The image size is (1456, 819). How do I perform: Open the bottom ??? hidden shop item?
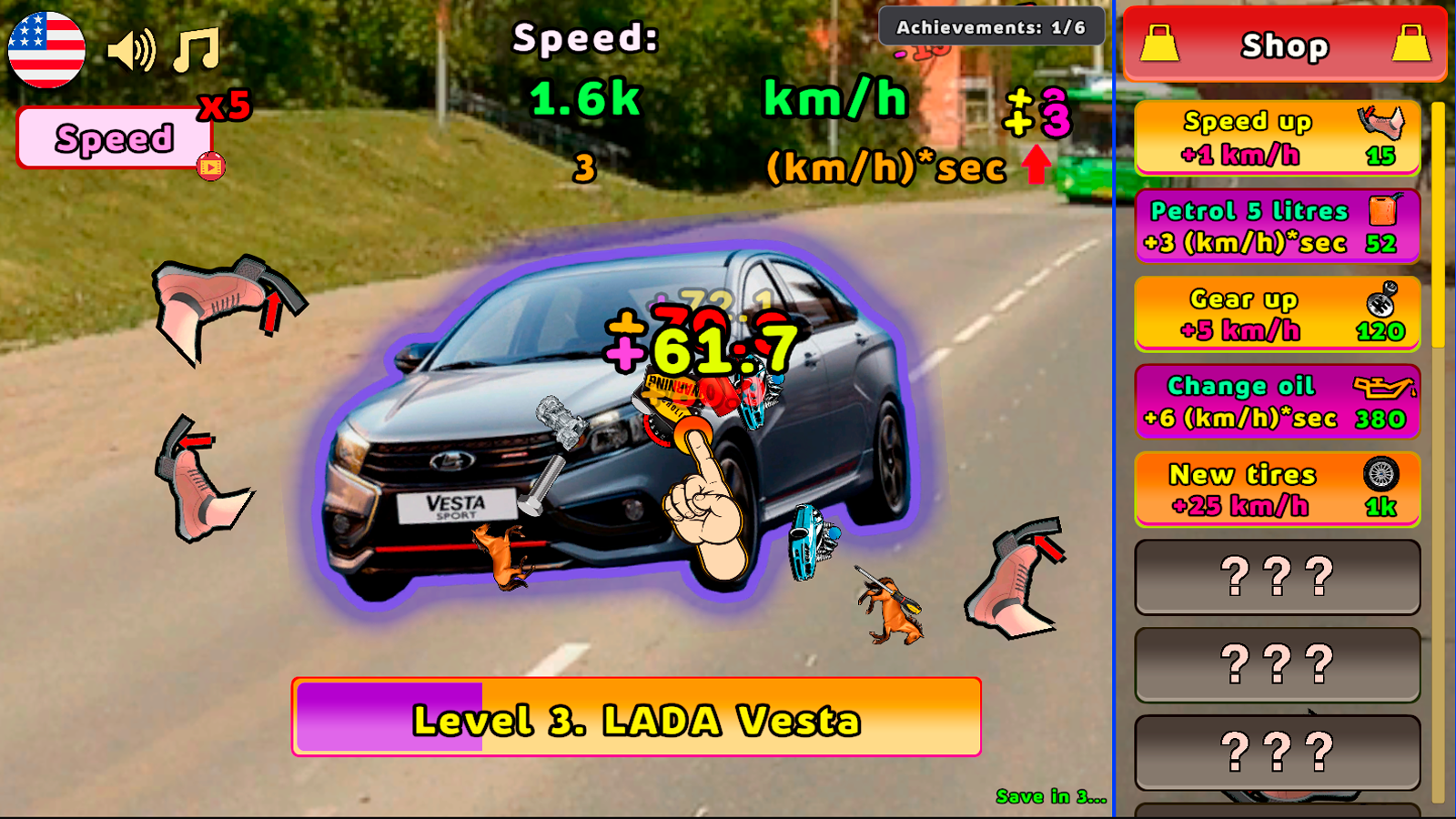(1277, 752)
